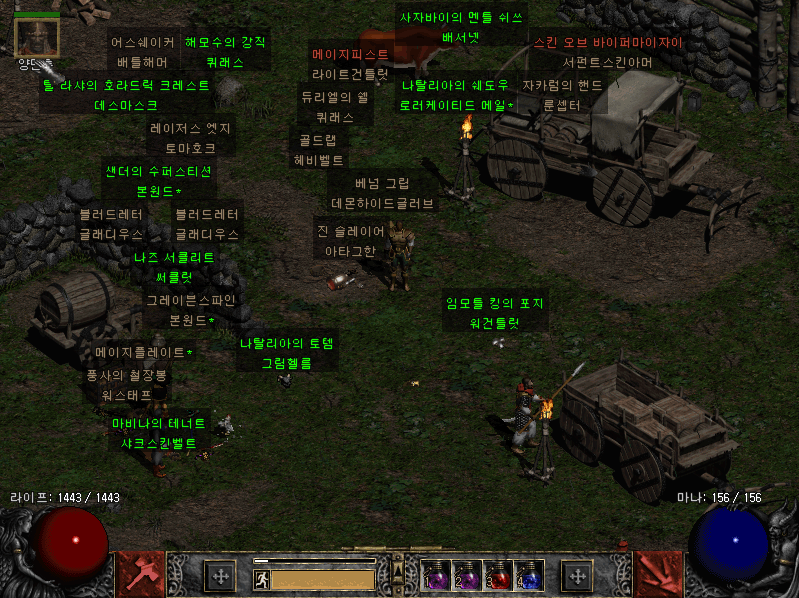Use the red healing potion in belt

point(498,575)
